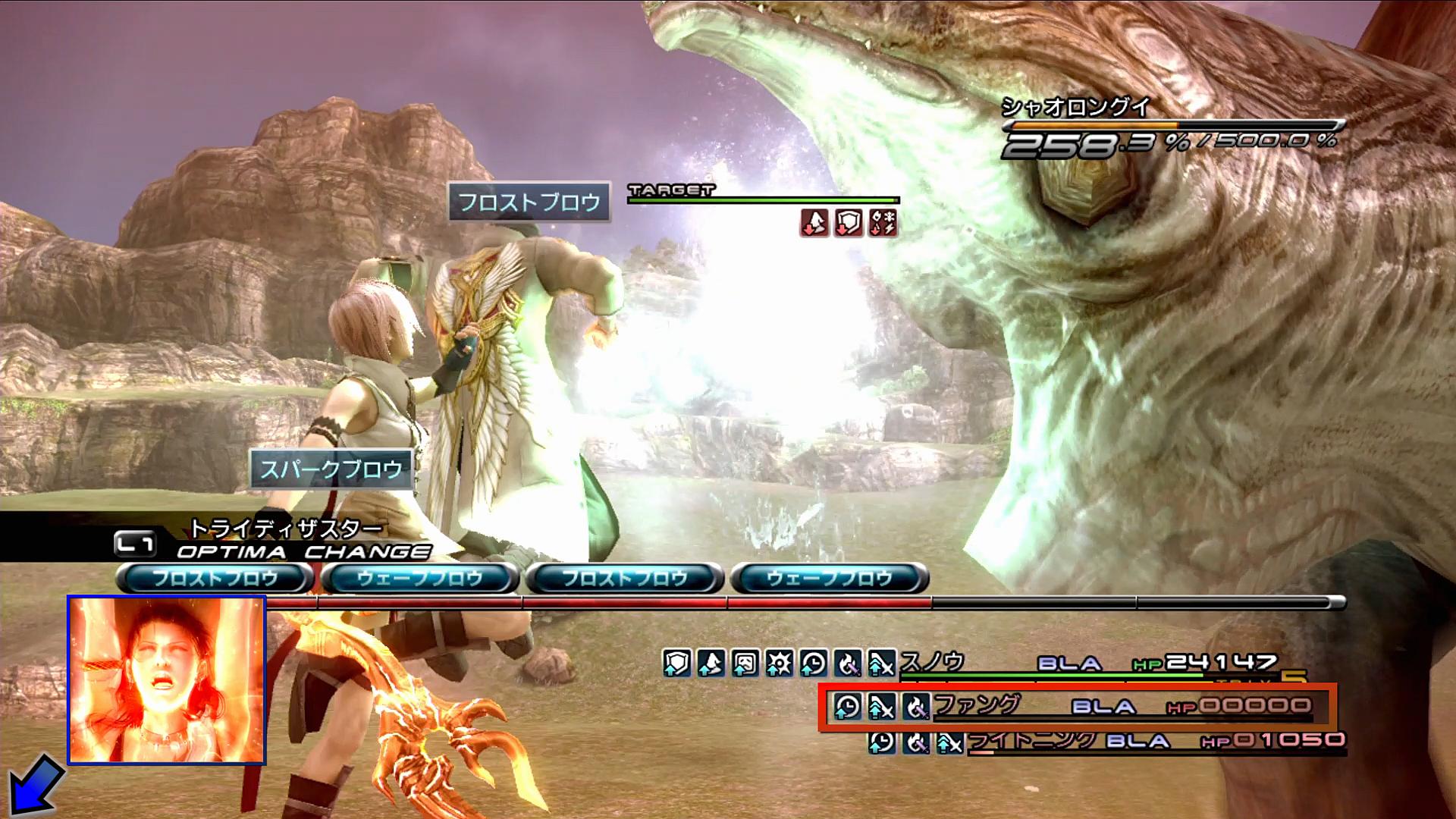Image resolution: width=1456 pixels, height=819 pixels.
Task: Click the シャオロングイ enemy name plate
Action: click(x=1075, y=107)
